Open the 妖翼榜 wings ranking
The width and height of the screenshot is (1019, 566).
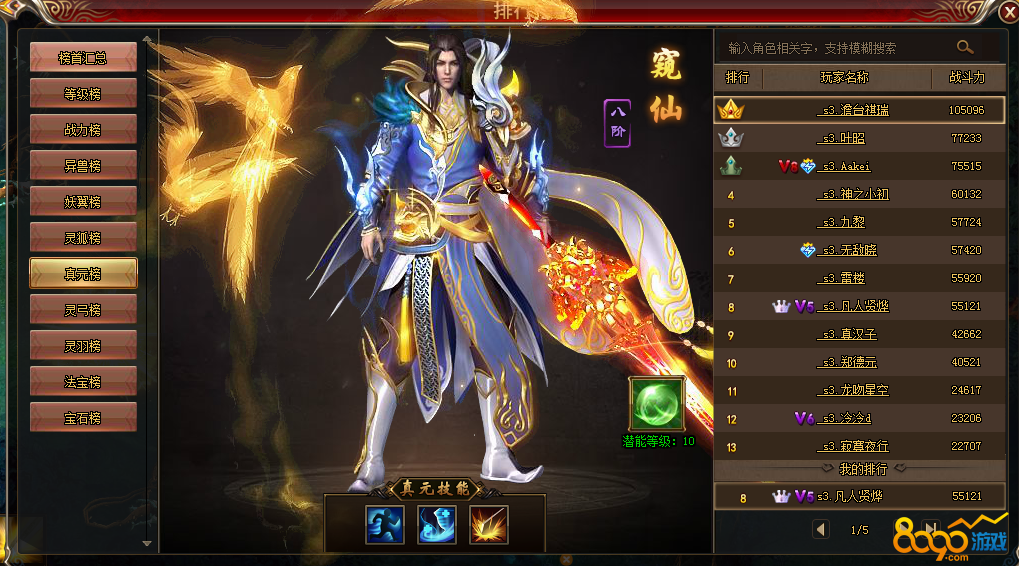pyautogui.click(x=83, y=202)
